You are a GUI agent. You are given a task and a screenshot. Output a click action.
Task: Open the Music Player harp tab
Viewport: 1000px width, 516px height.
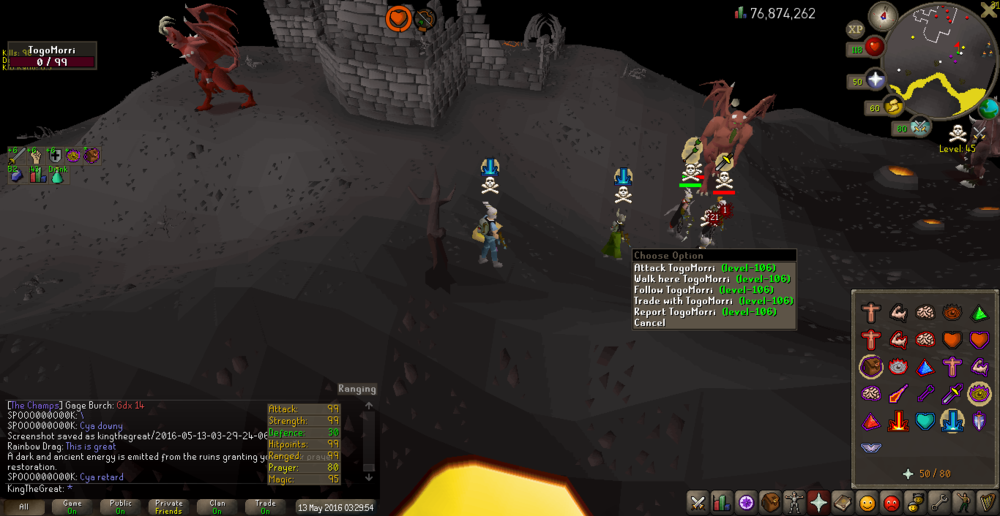tap(987, 502)
